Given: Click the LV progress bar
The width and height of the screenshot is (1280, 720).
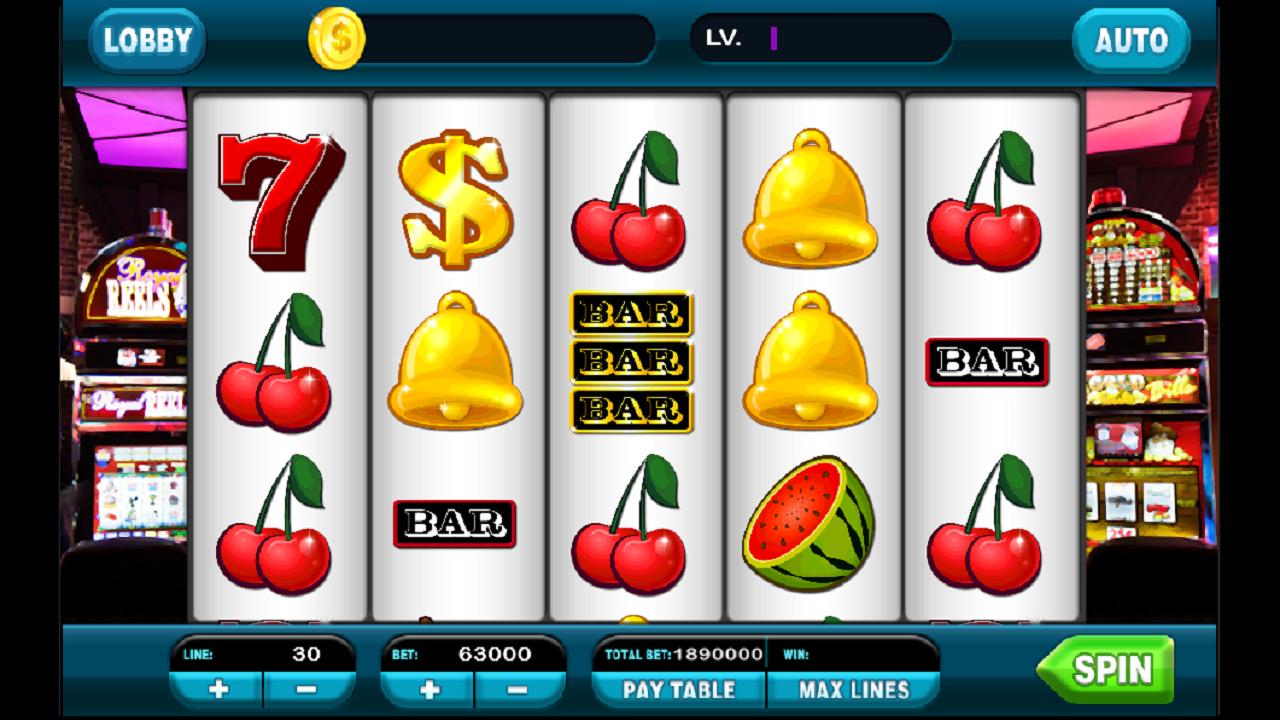Looking at the screenshot, I should click(820, 40).
